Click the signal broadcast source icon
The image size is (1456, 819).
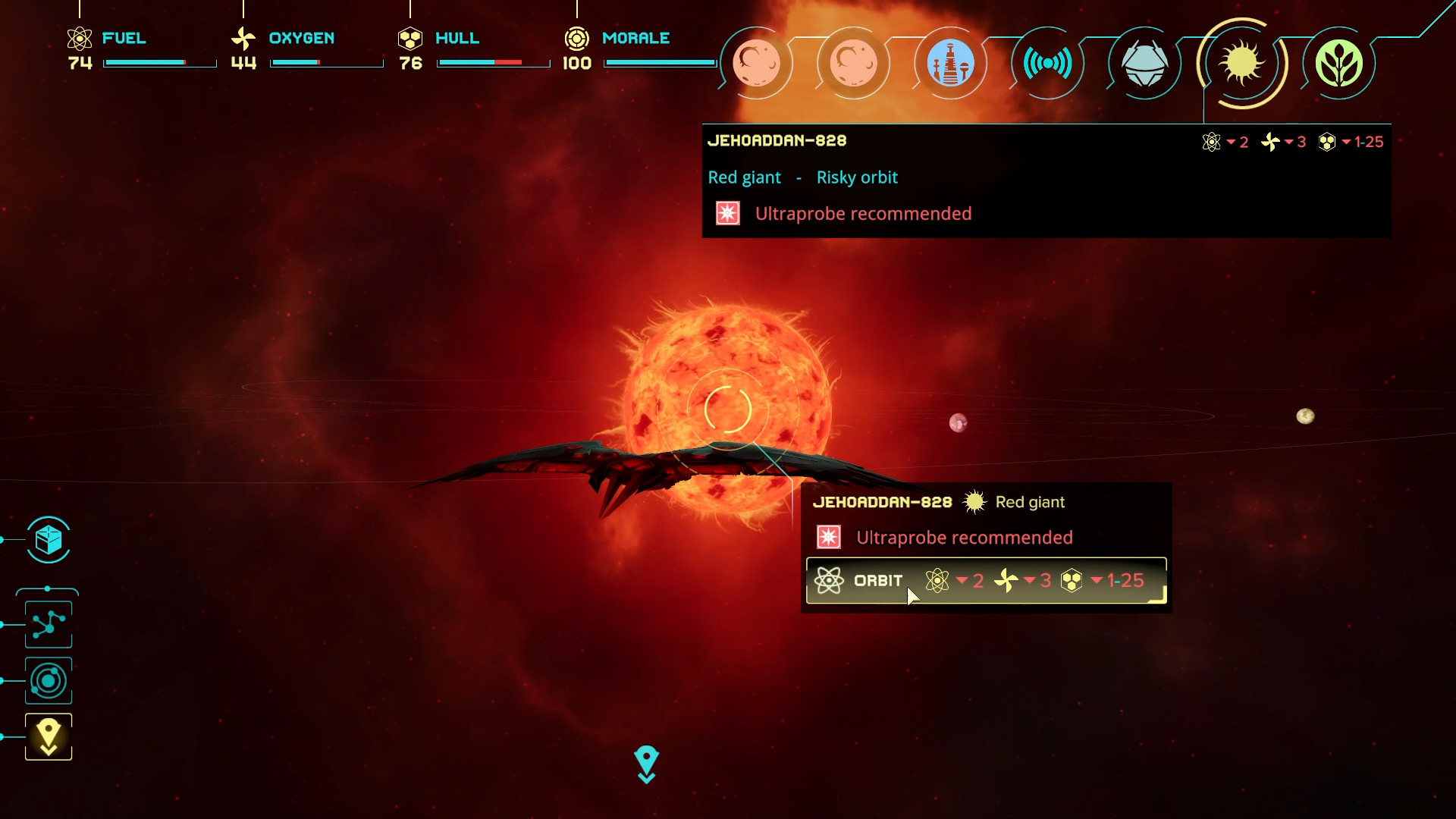pyautogui.click(x=1048, y=64)
